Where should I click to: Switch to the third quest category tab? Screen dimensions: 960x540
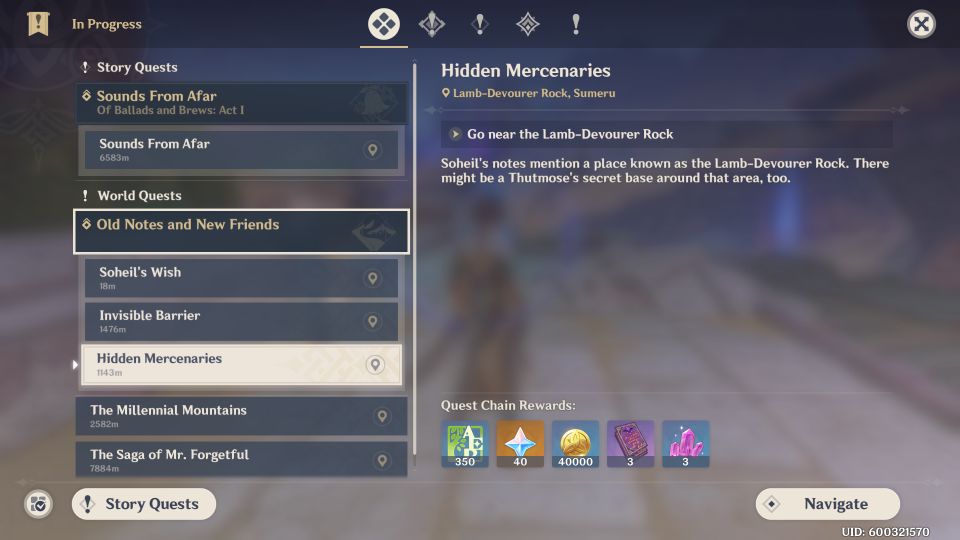[480, 24]
